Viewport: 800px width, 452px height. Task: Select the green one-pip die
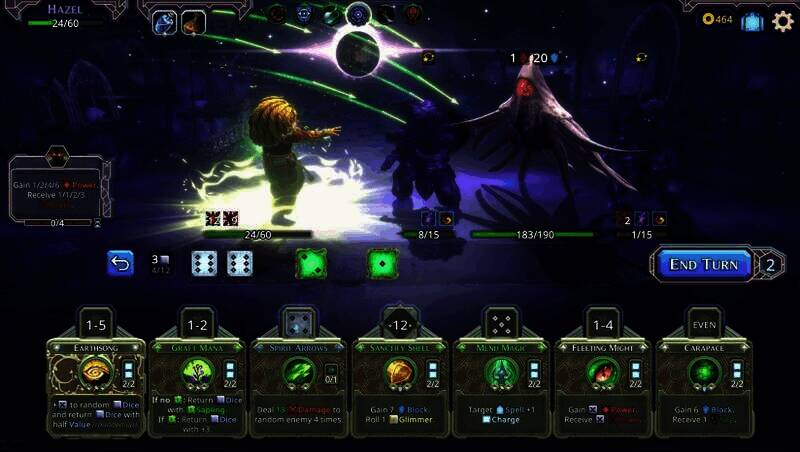[380, 263]
